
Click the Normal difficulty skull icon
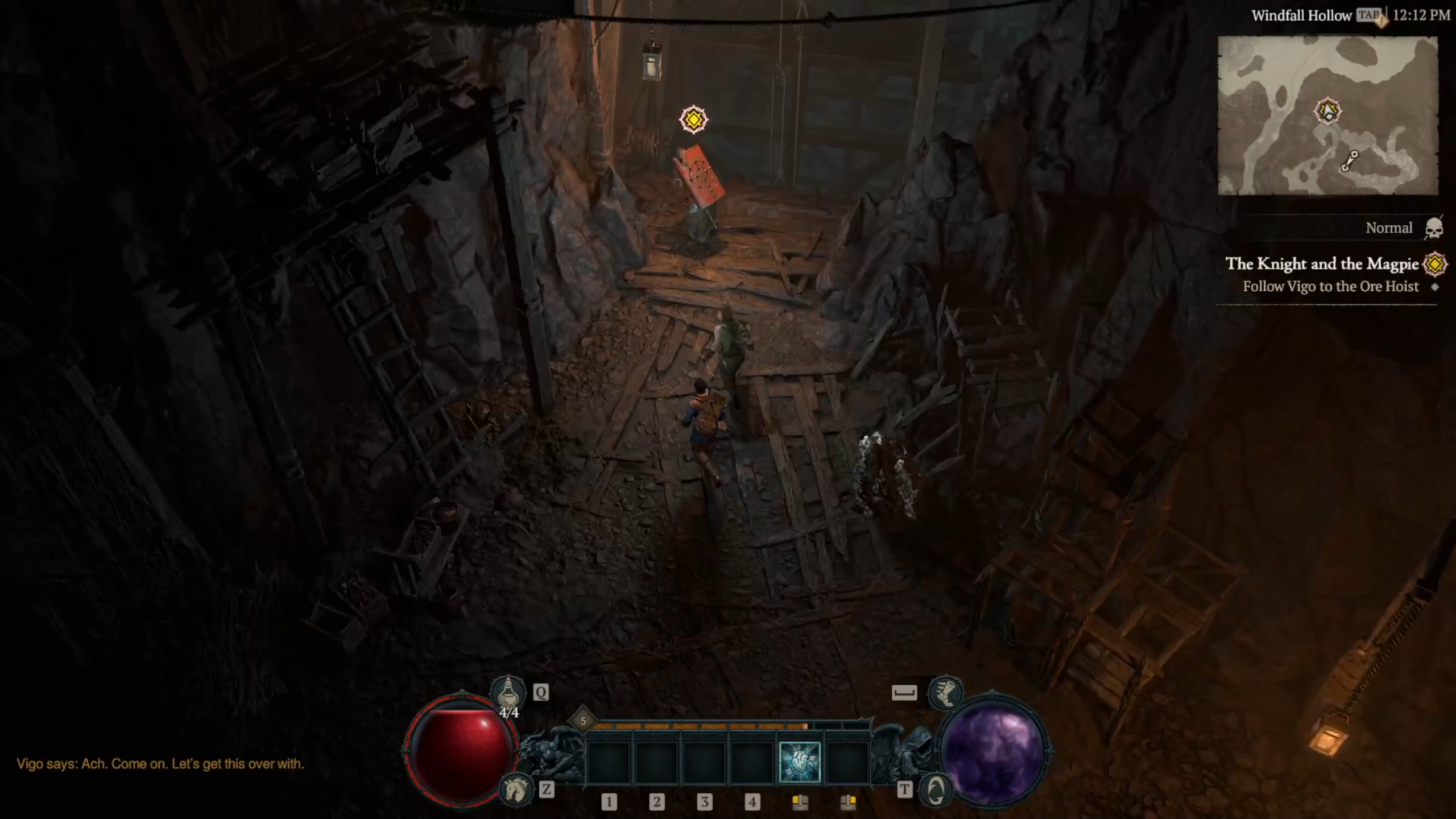(1433, 228)
